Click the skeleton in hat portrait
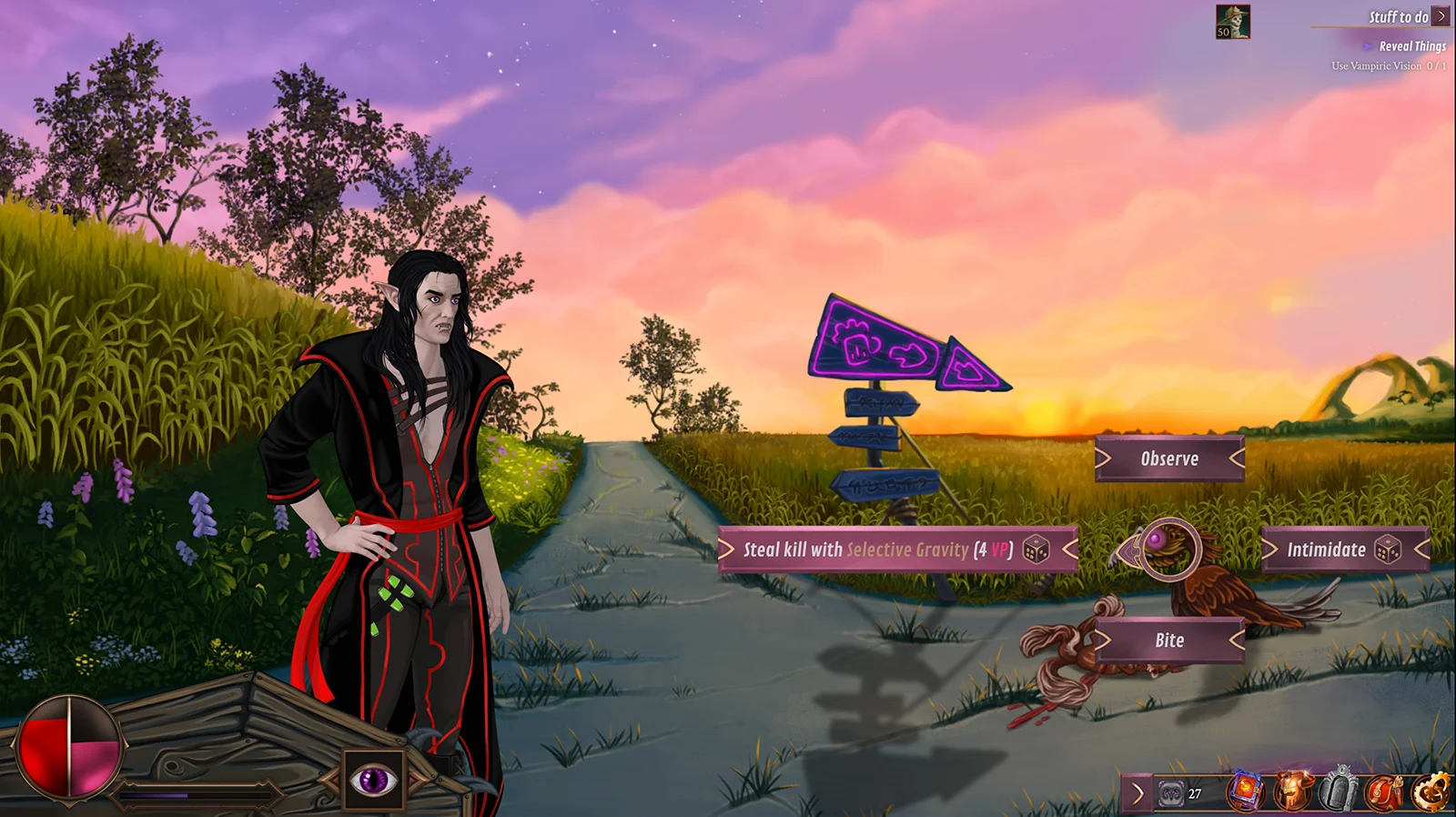 pyautogui.click(x=1233, y=22)
